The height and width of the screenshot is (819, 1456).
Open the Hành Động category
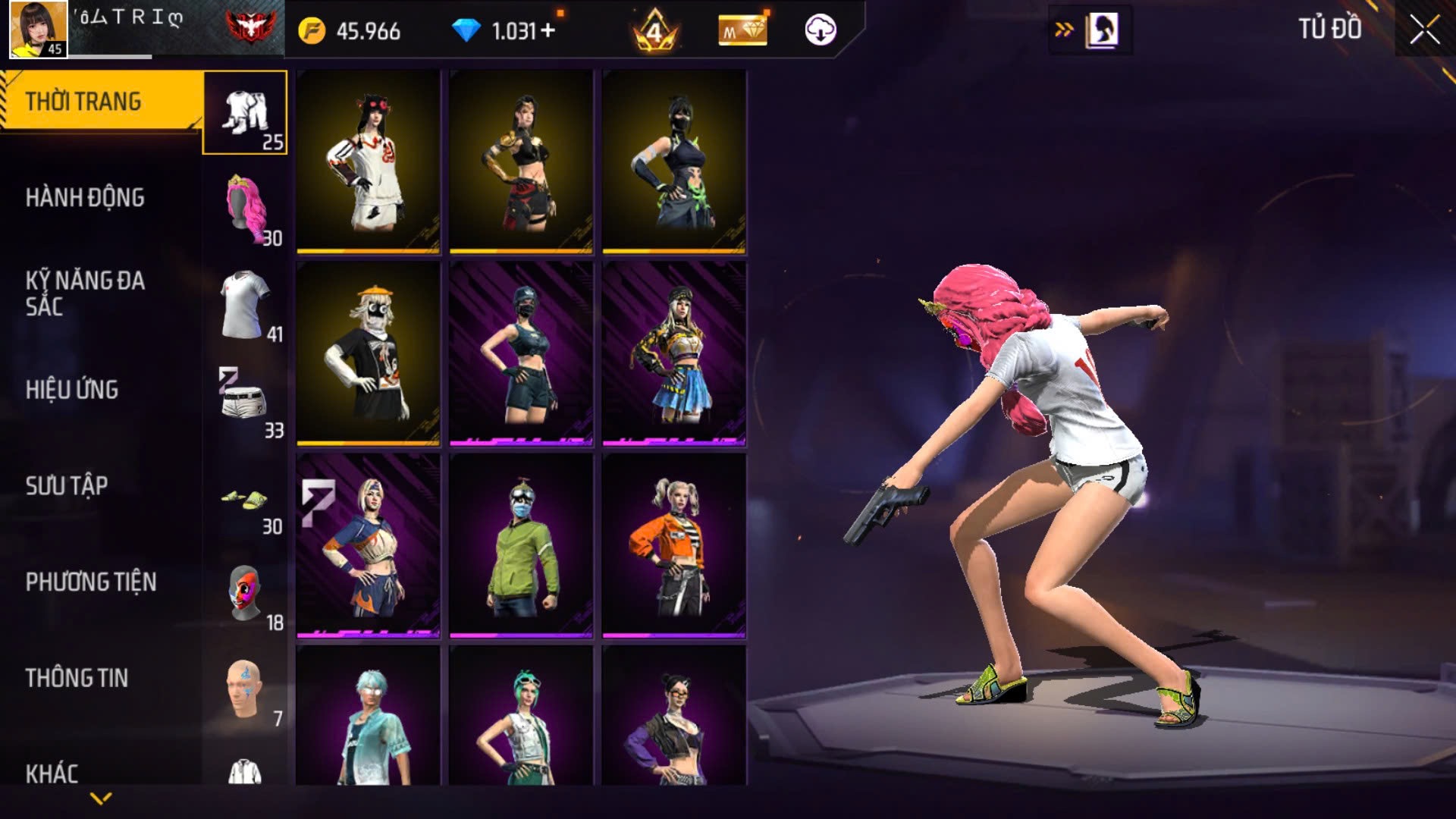point(85,198)
